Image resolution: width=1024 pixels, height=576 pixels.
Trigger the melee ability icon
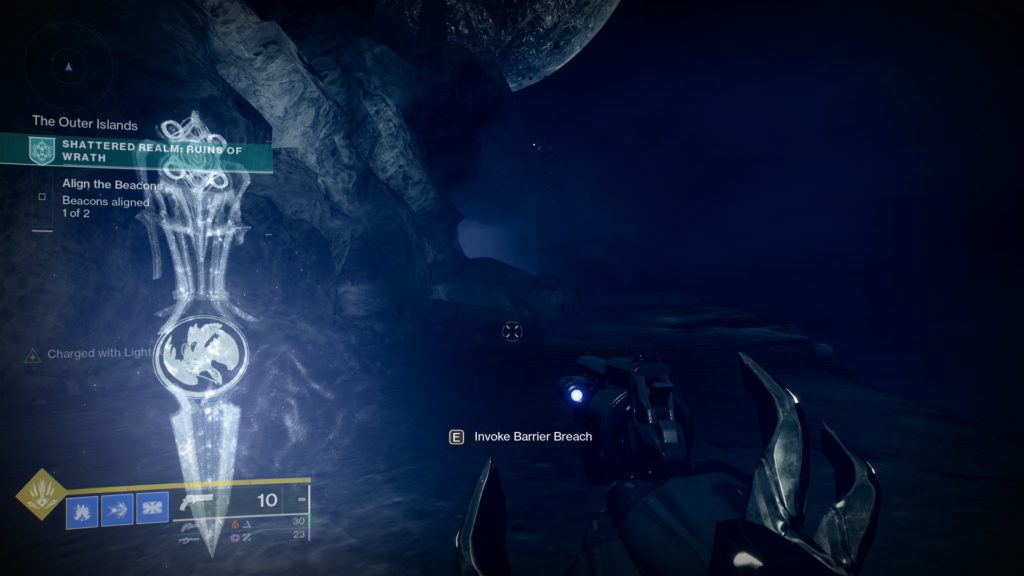point(117,511)
